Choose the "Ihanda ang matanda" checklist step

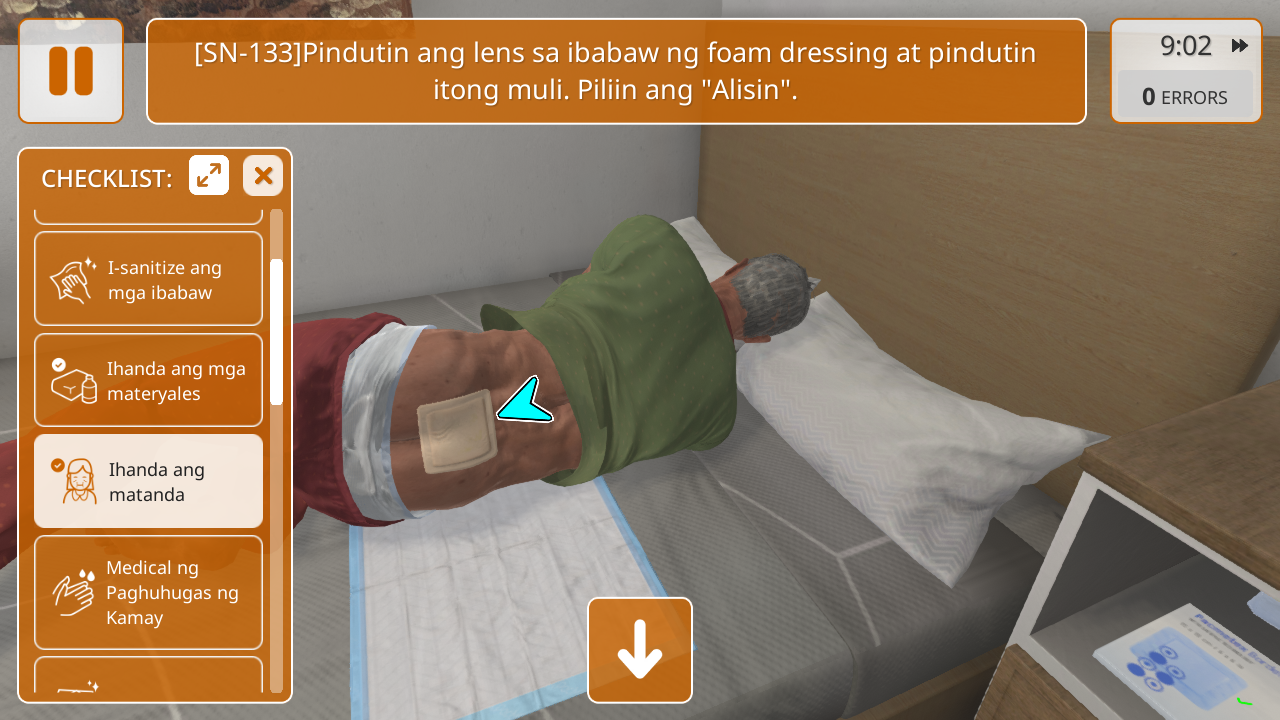(x=148, y=481)
